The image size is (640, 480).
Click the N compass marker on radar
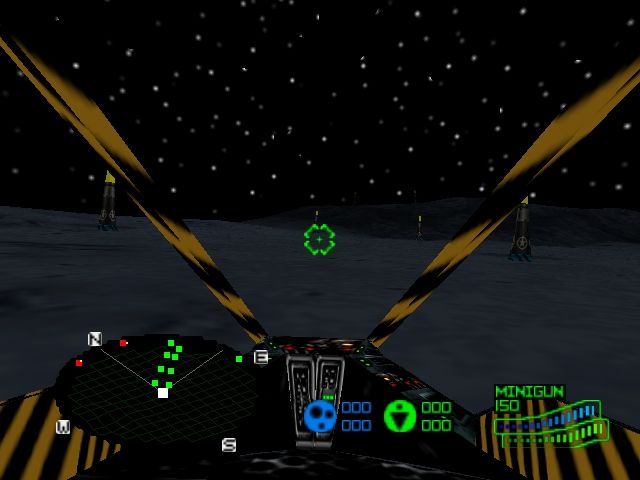click(95, 339)
